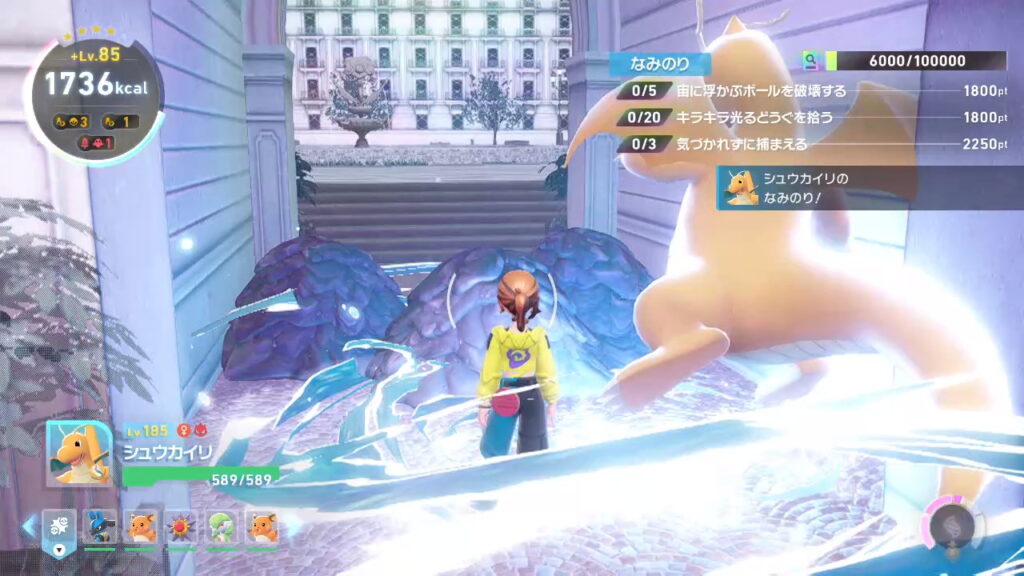Choose Starmie from the party bar
The width and height of the screenshot is (1024, 576).
pyautogui.click(x=182, y=527)
